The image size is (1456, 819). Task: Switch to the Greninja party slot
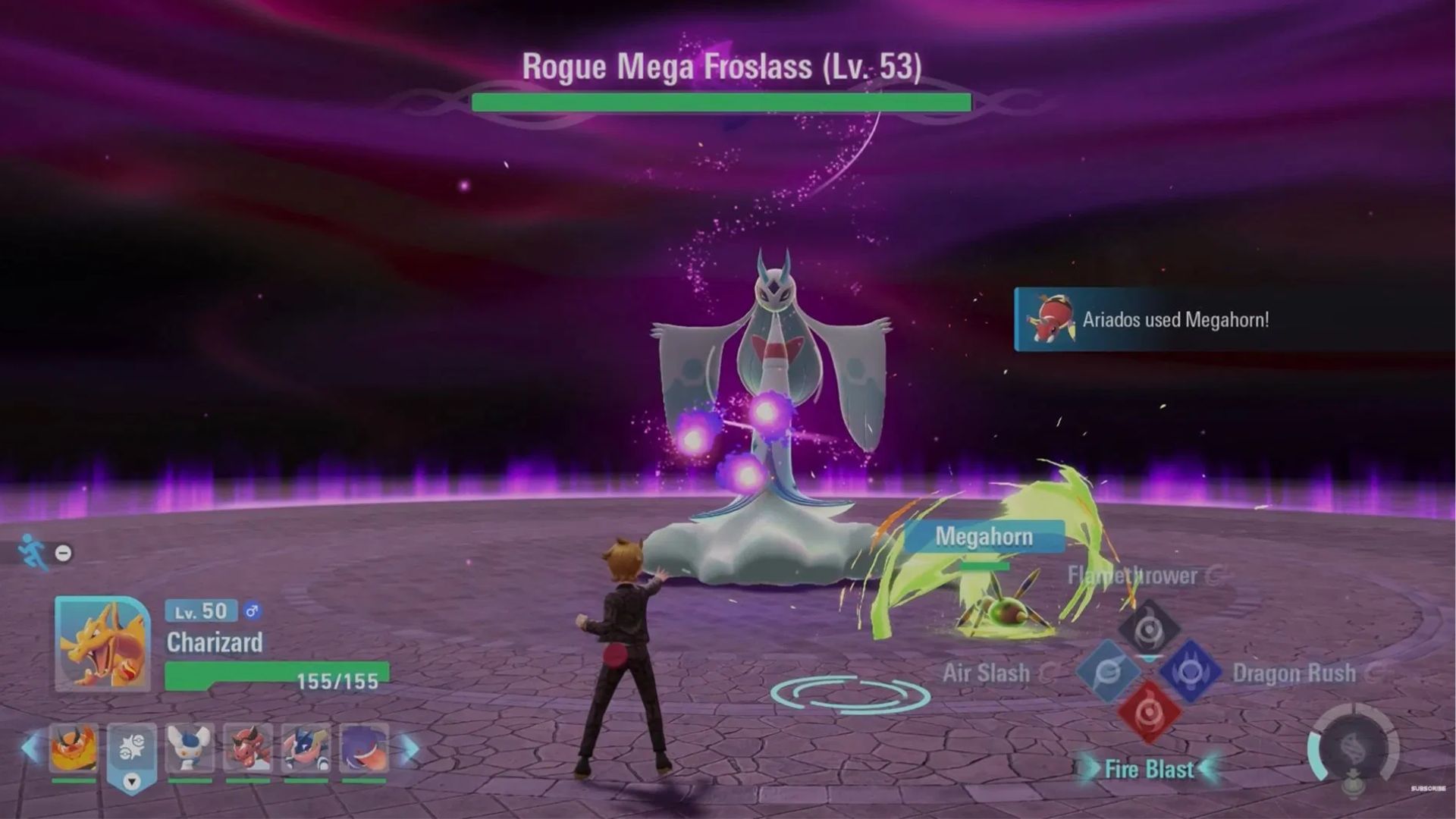click(306, 748)
